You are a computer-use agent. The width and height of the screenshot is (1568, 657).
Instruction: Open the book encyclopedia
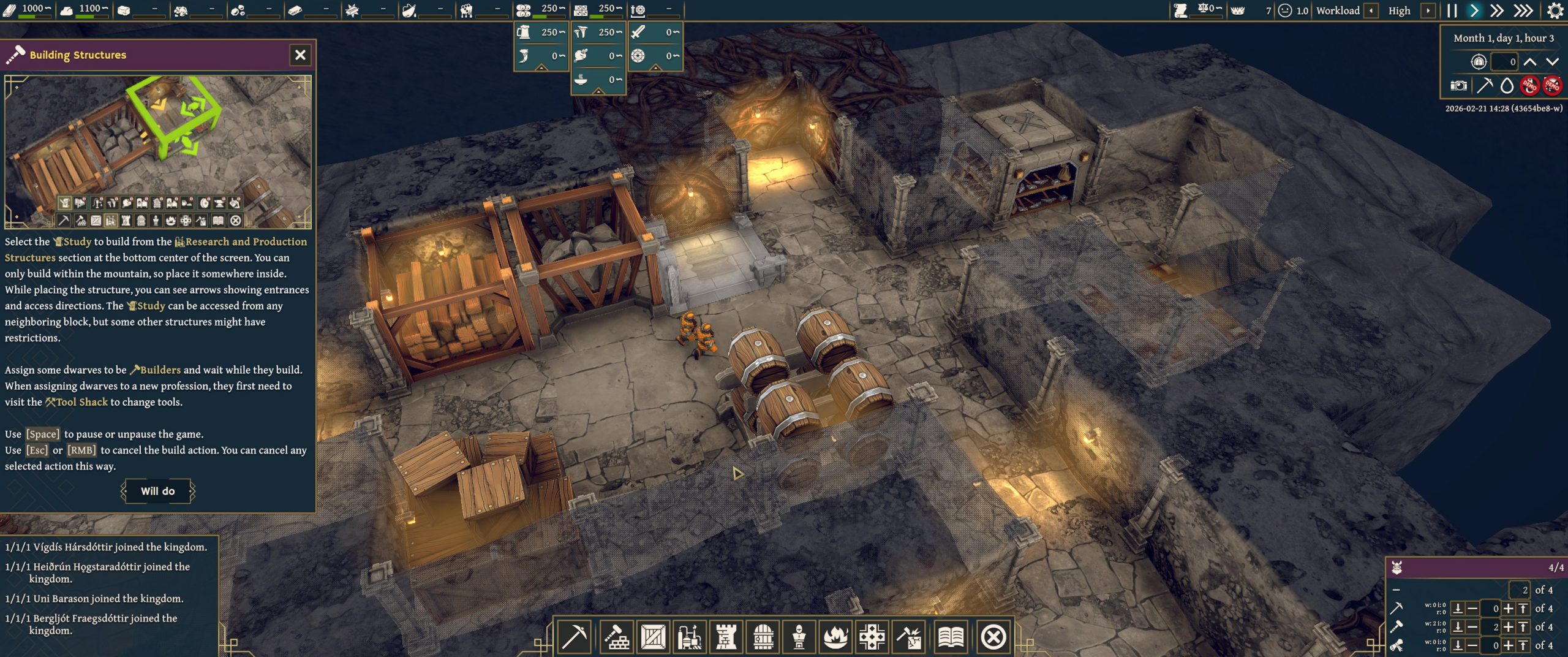951,637
